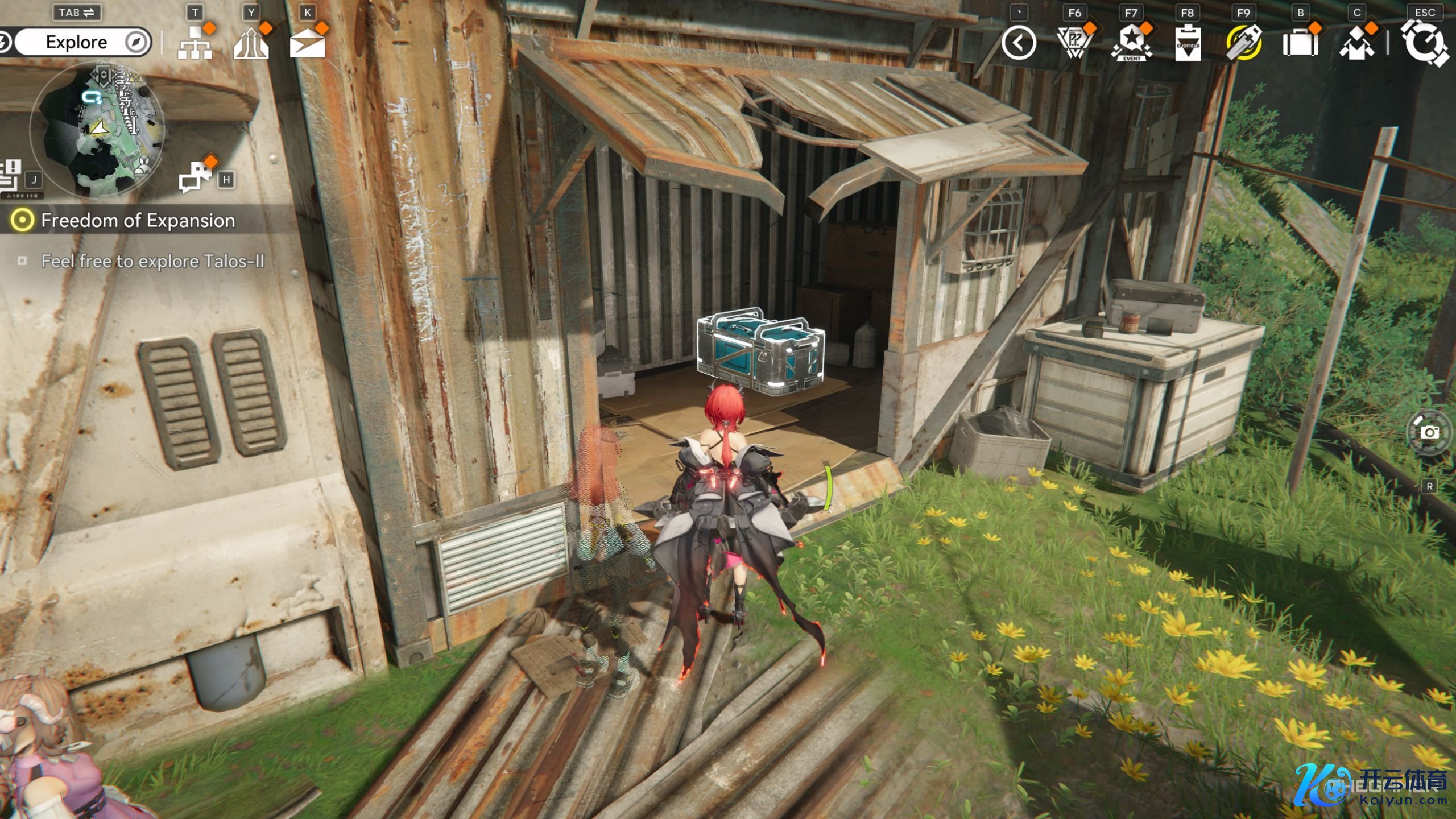Open the yellow-ringed headhunting ticket icon
The width and height of the screenshot is (1456, 819).
coord(1244,43)
